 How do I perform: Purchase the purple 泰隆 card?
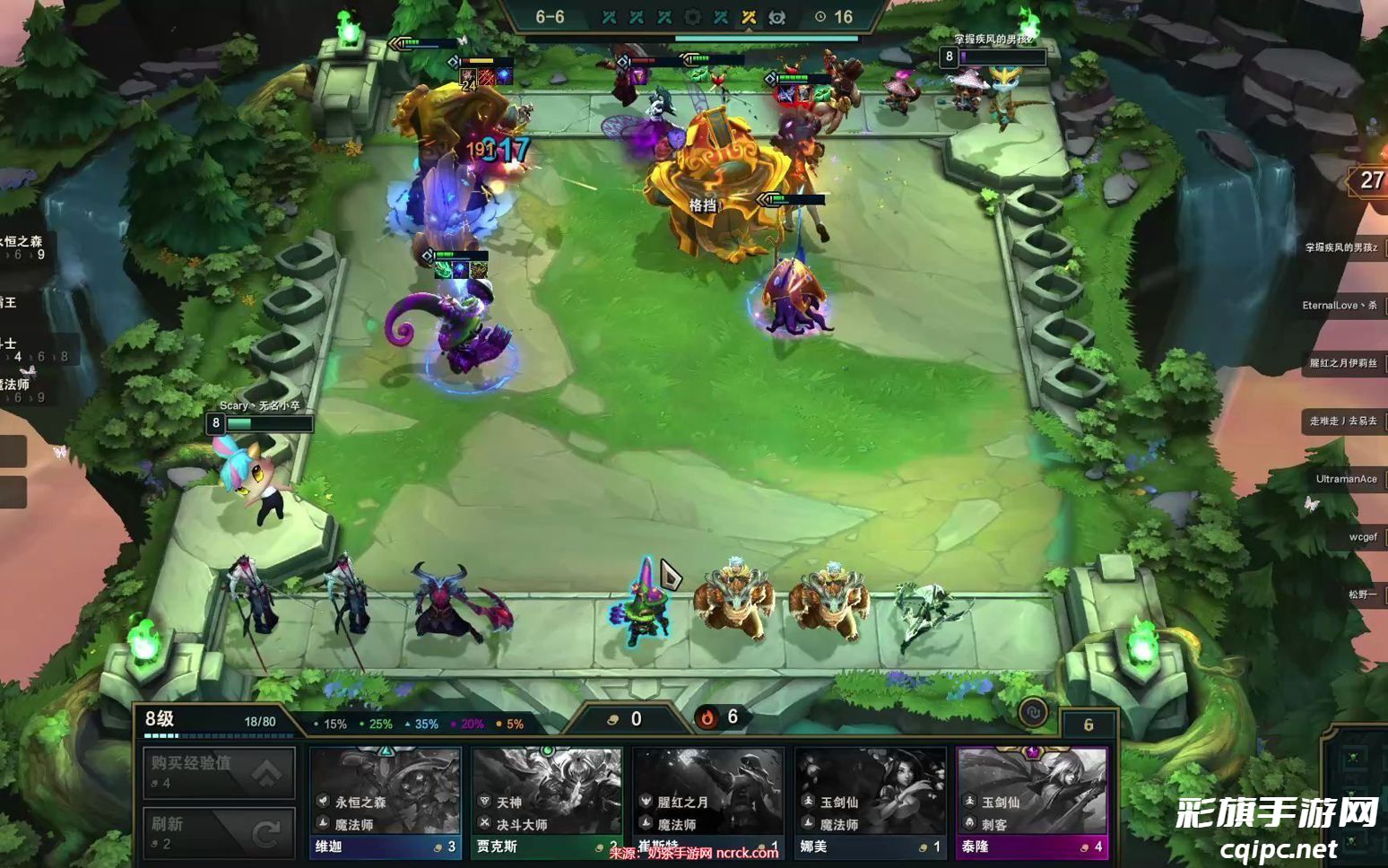[x=1032, y=803]
